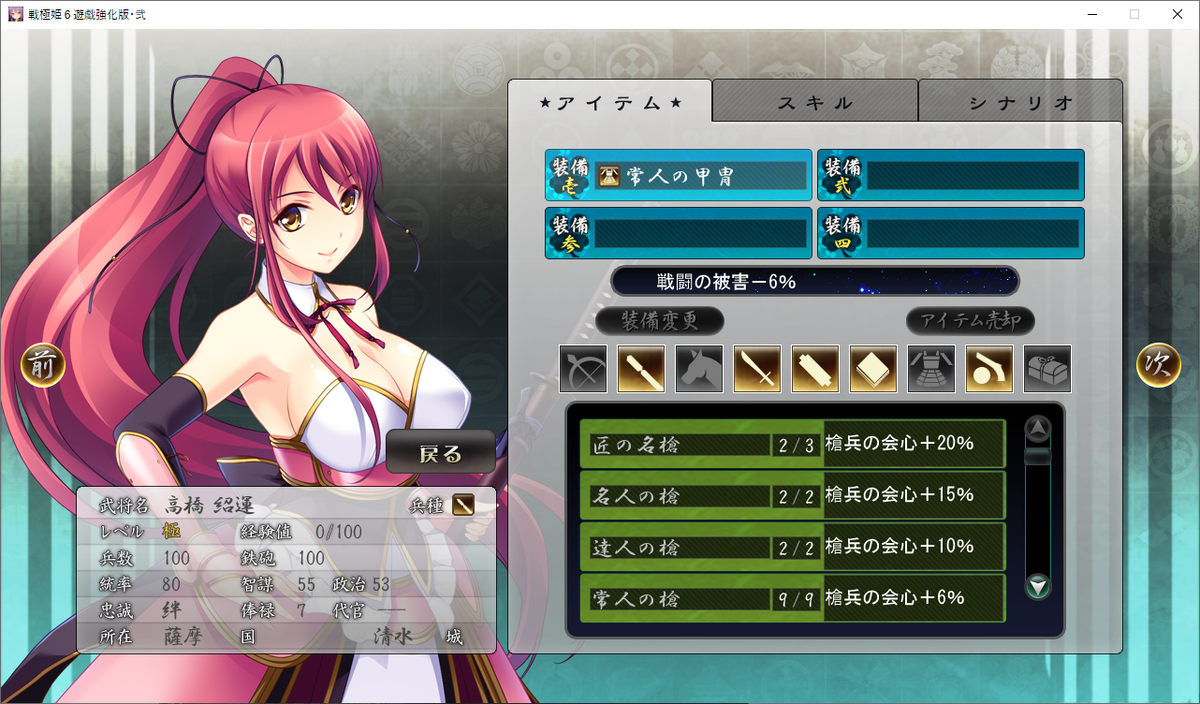The height and width of the screenshot is (704, 1200).
Task: Switch to the スキル tab
Action: (x=815, y=102)
